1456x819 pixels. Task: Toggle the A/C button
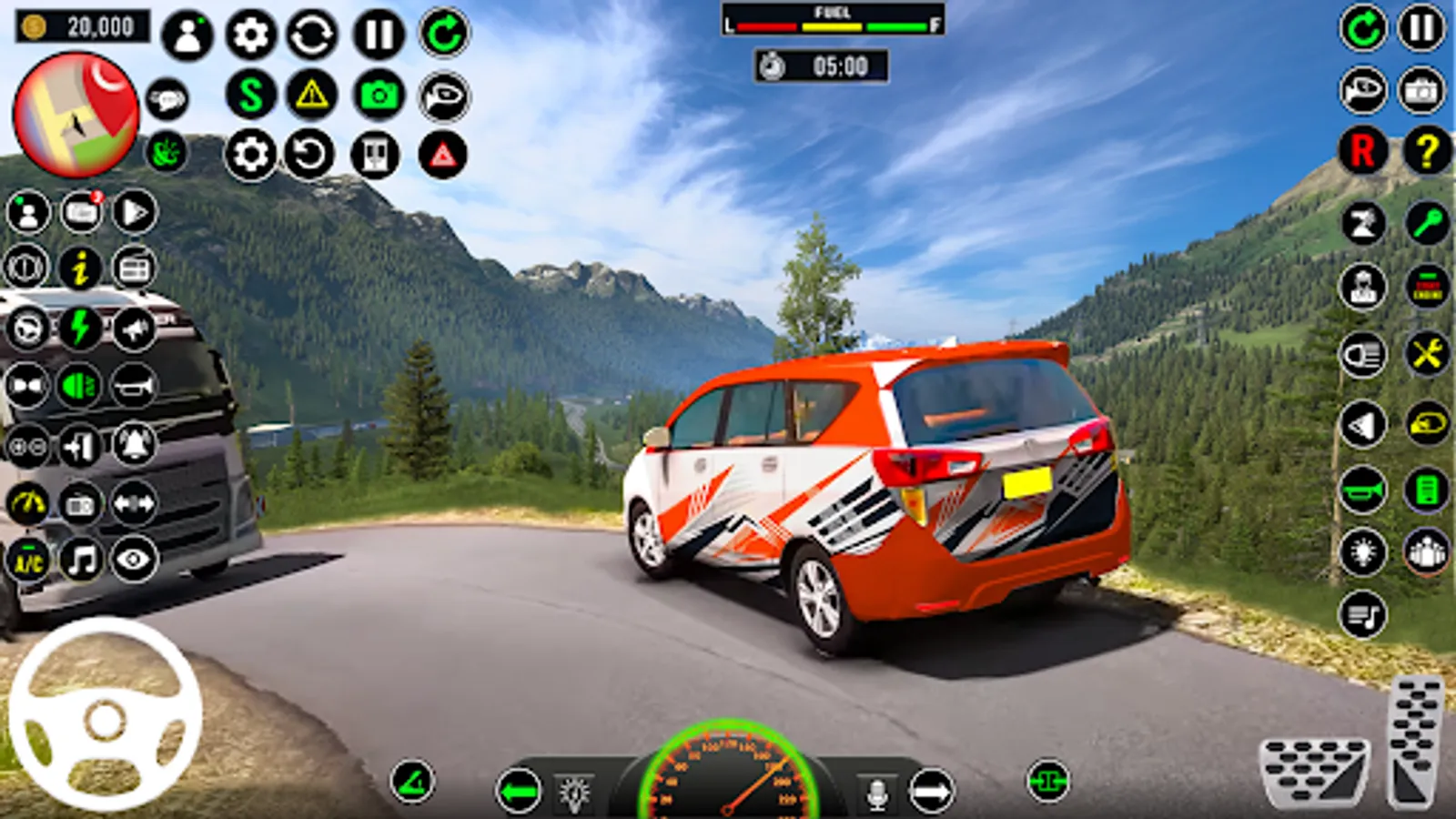(x=27, y=560)
